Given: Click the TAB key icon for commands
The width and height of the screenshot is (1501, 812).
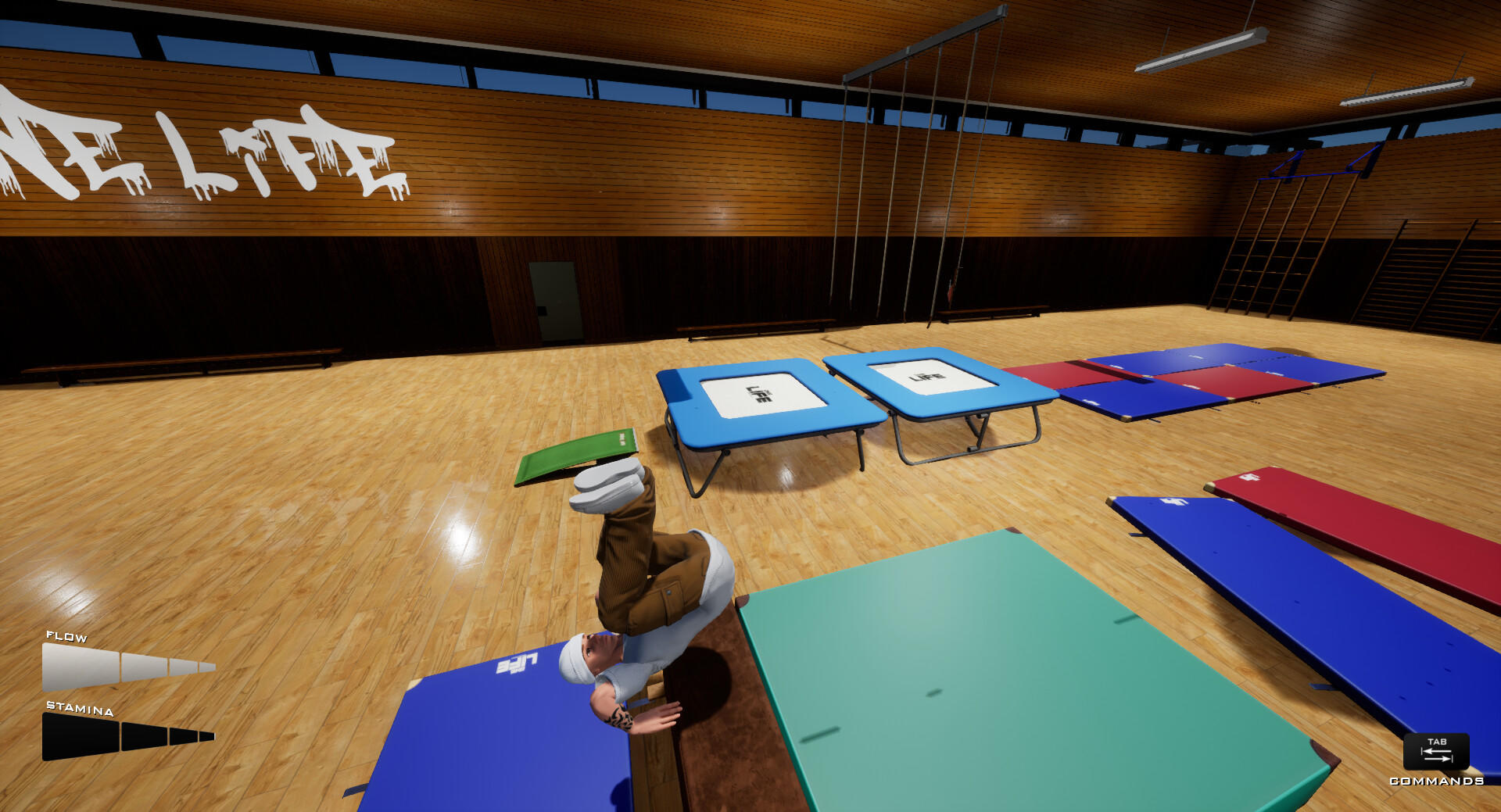Looking at the screenshot, I should pyautogui.click(x=1437, y=752).
